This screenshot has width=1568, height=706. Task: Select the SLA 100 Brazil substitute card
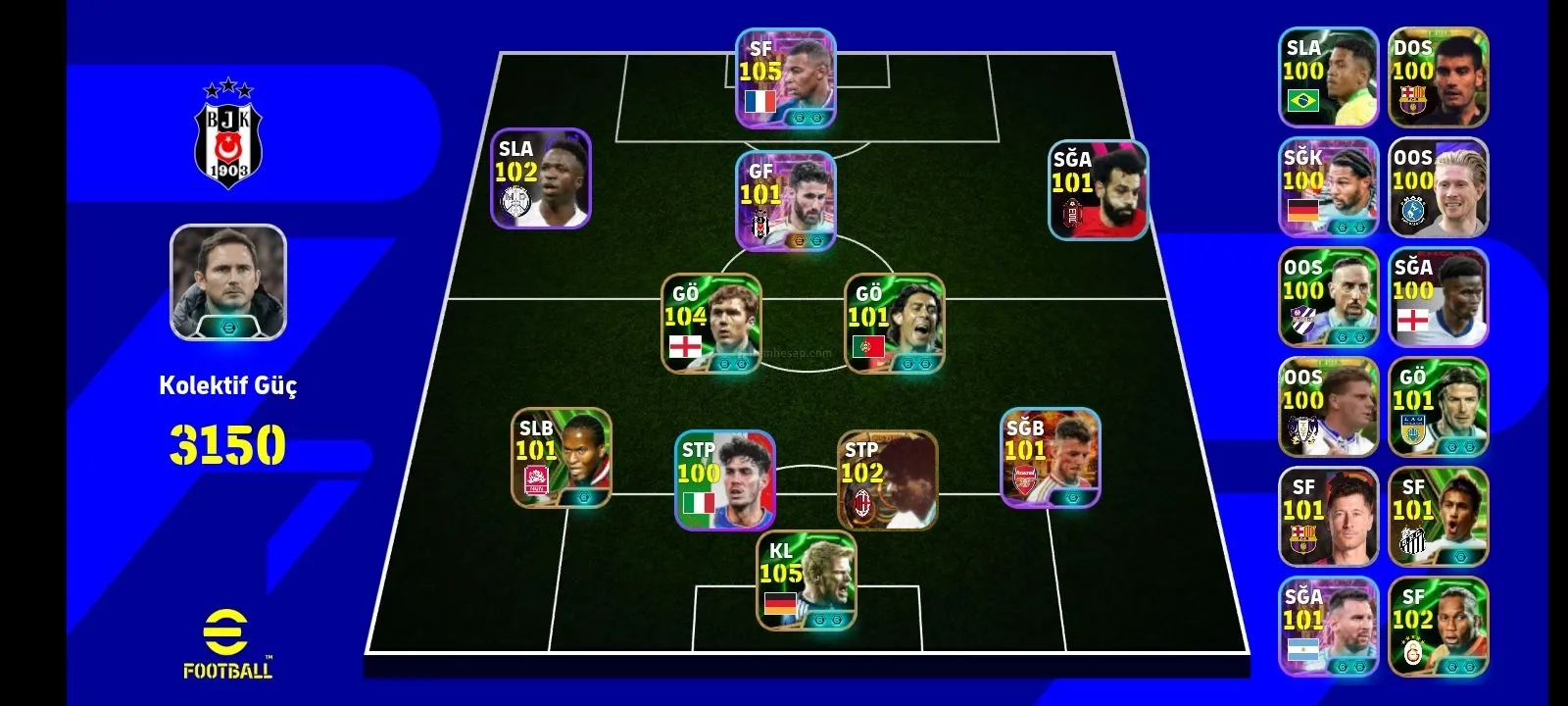tap(1328, 77)
